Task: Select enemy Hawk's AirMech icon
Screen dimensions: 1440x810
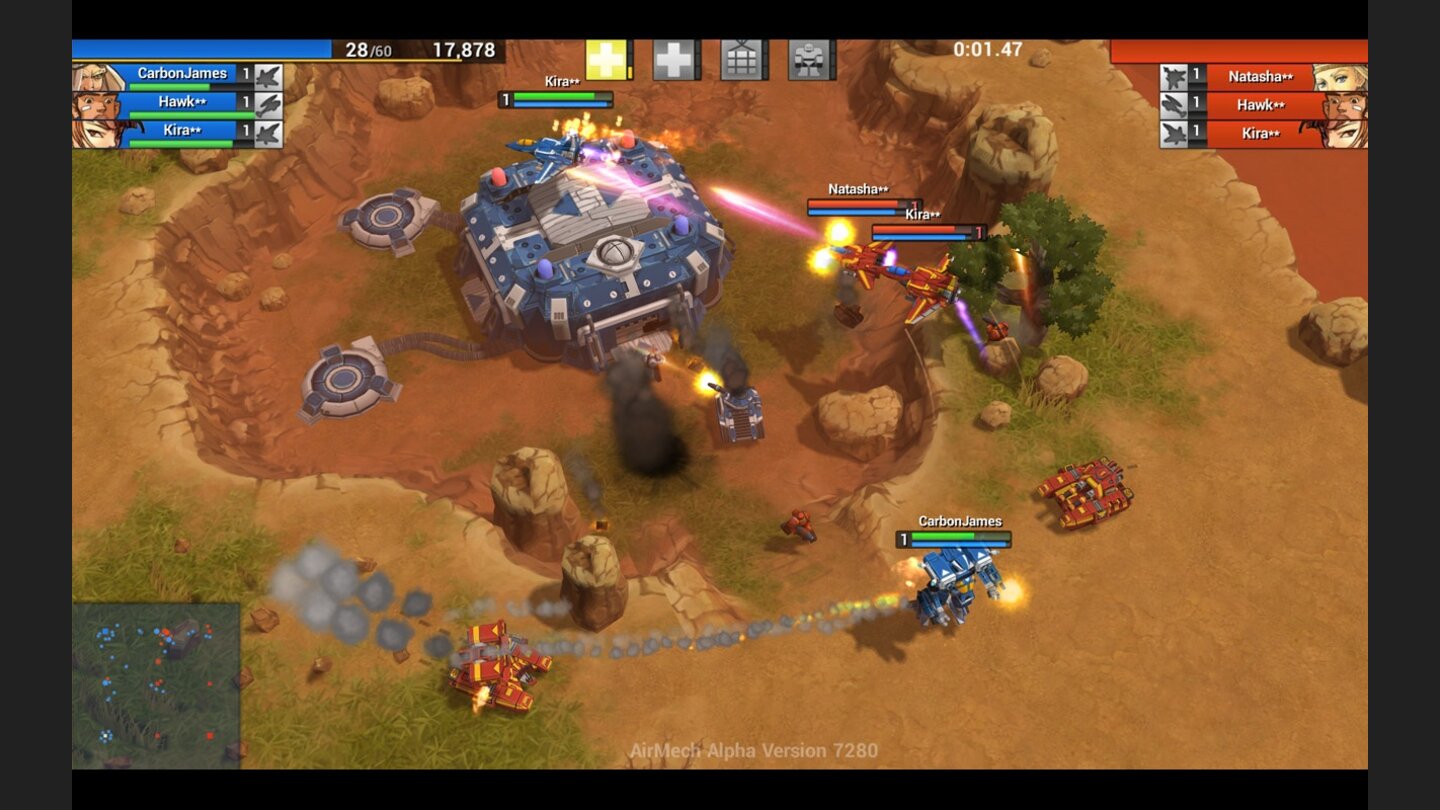Action: pos(1172,103)
